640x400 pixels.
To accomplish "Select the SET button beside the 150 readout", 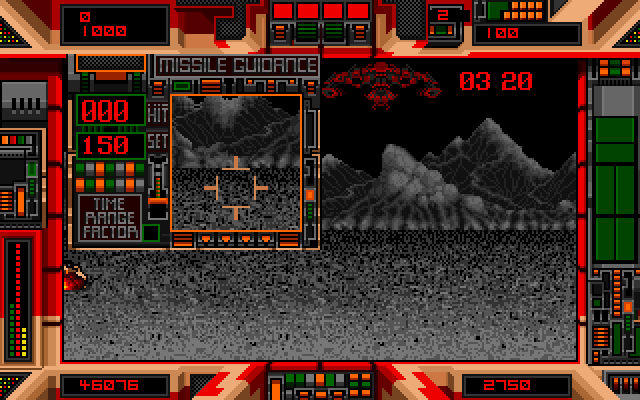I will point(157,142).
